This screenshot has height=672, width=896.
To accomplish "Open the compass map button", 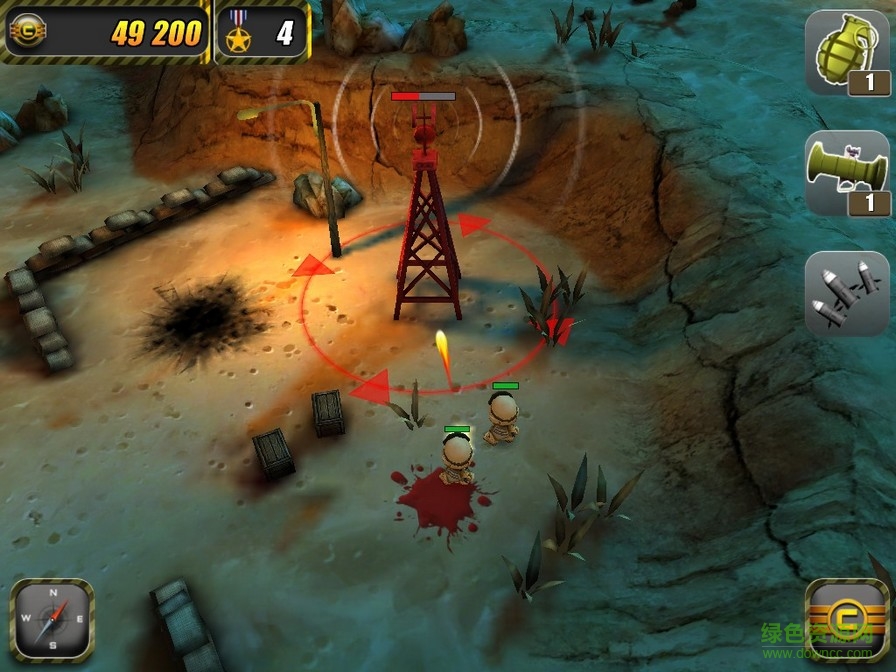I will tap(52, 620).
